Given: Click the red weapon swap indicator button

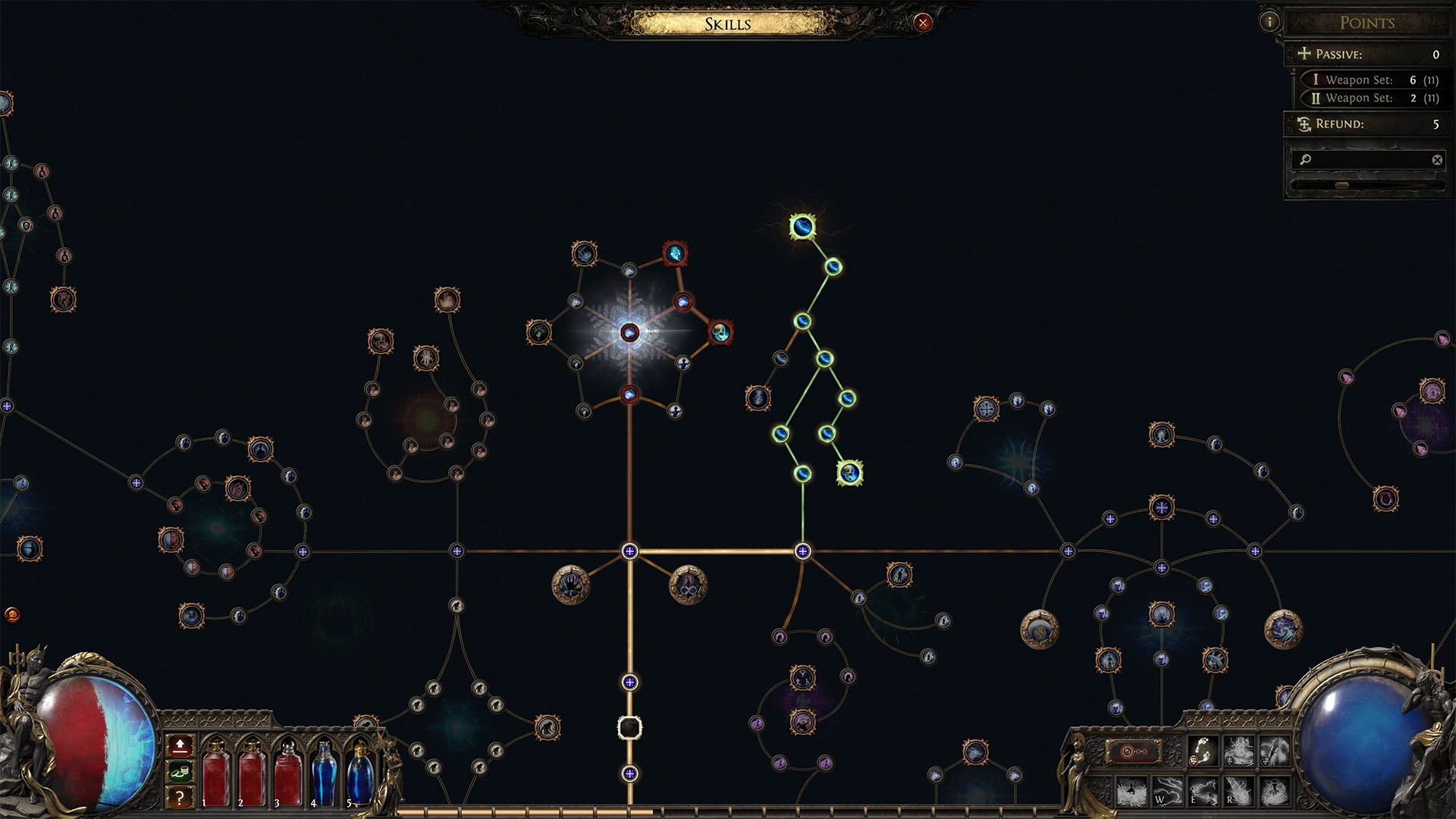Looking at the screenshot, I should point(1134,752).
